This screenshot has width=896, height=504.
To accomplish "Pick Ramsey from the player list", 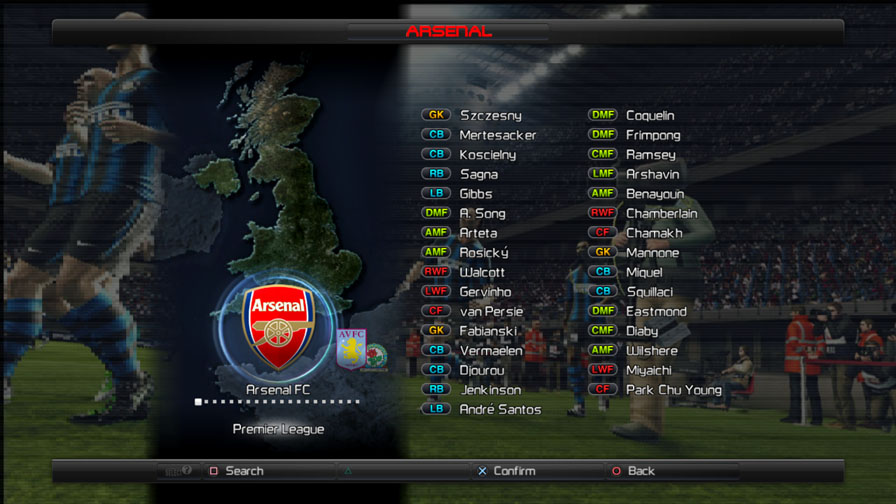I will click(650, 155).
